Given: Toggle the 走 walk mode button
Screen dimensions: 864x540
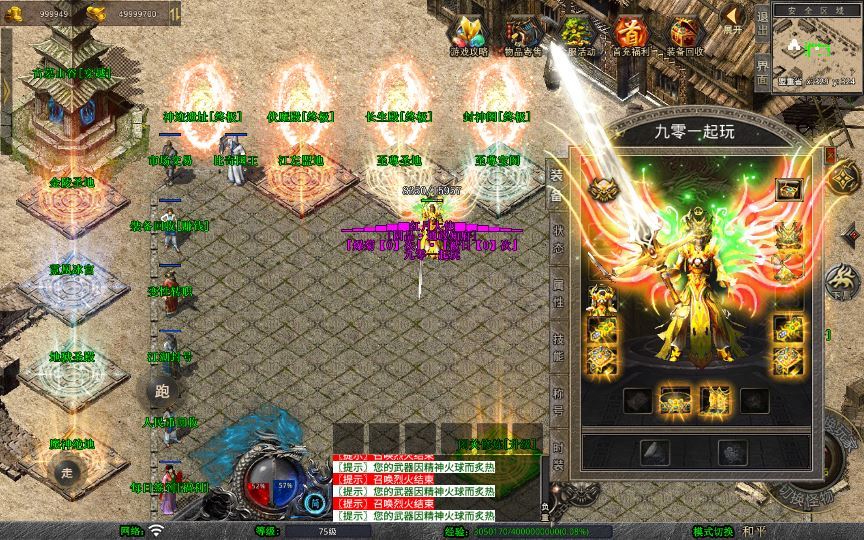Looking at the screenshot, I should pyautogui.click(x=69, y=471).
